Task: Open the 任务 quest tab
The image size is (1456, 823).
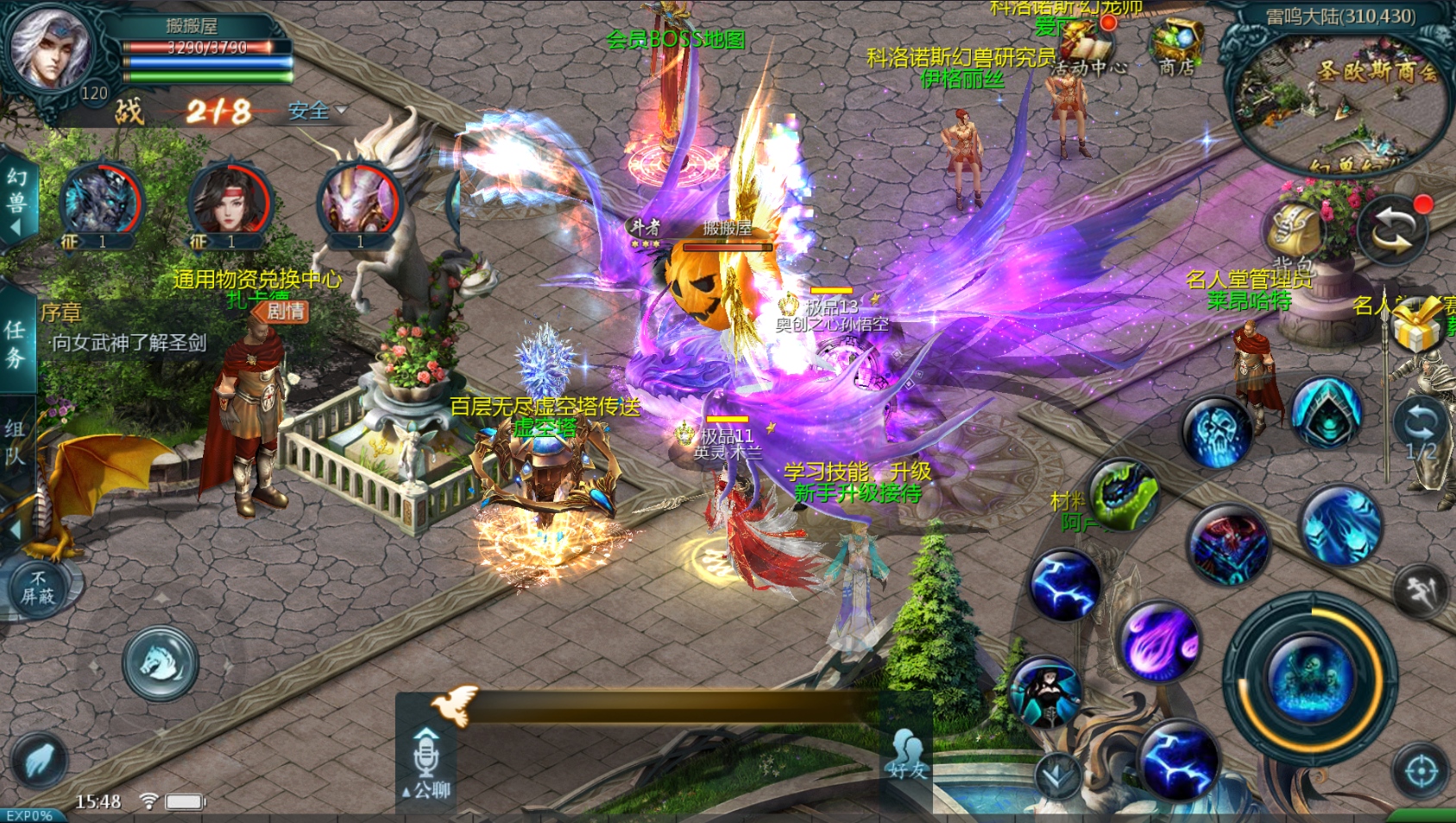Action: pyautogui.click(x=16, y=344)
